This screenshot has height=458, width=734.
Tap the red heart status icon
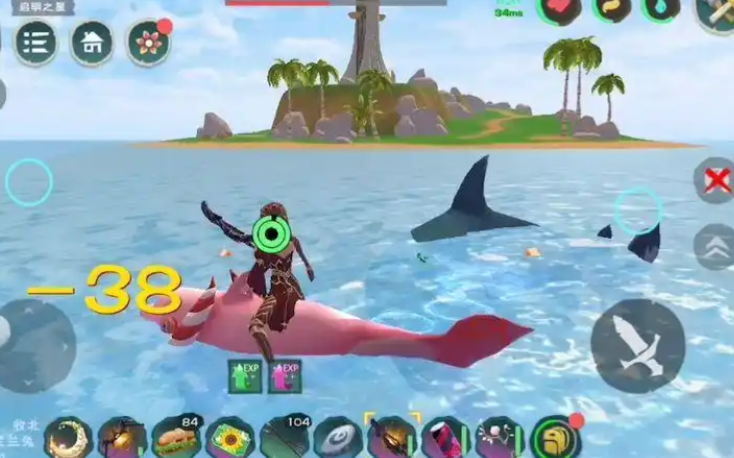559,9
